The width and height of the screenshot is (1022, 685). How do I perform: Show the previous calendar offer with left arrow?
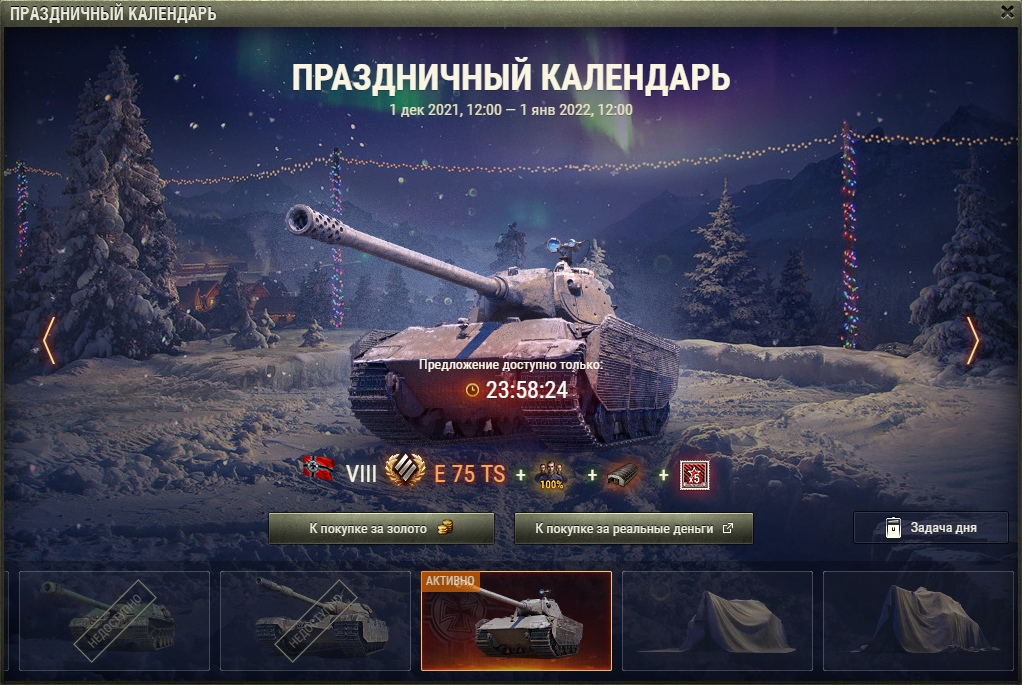point(48,341)
